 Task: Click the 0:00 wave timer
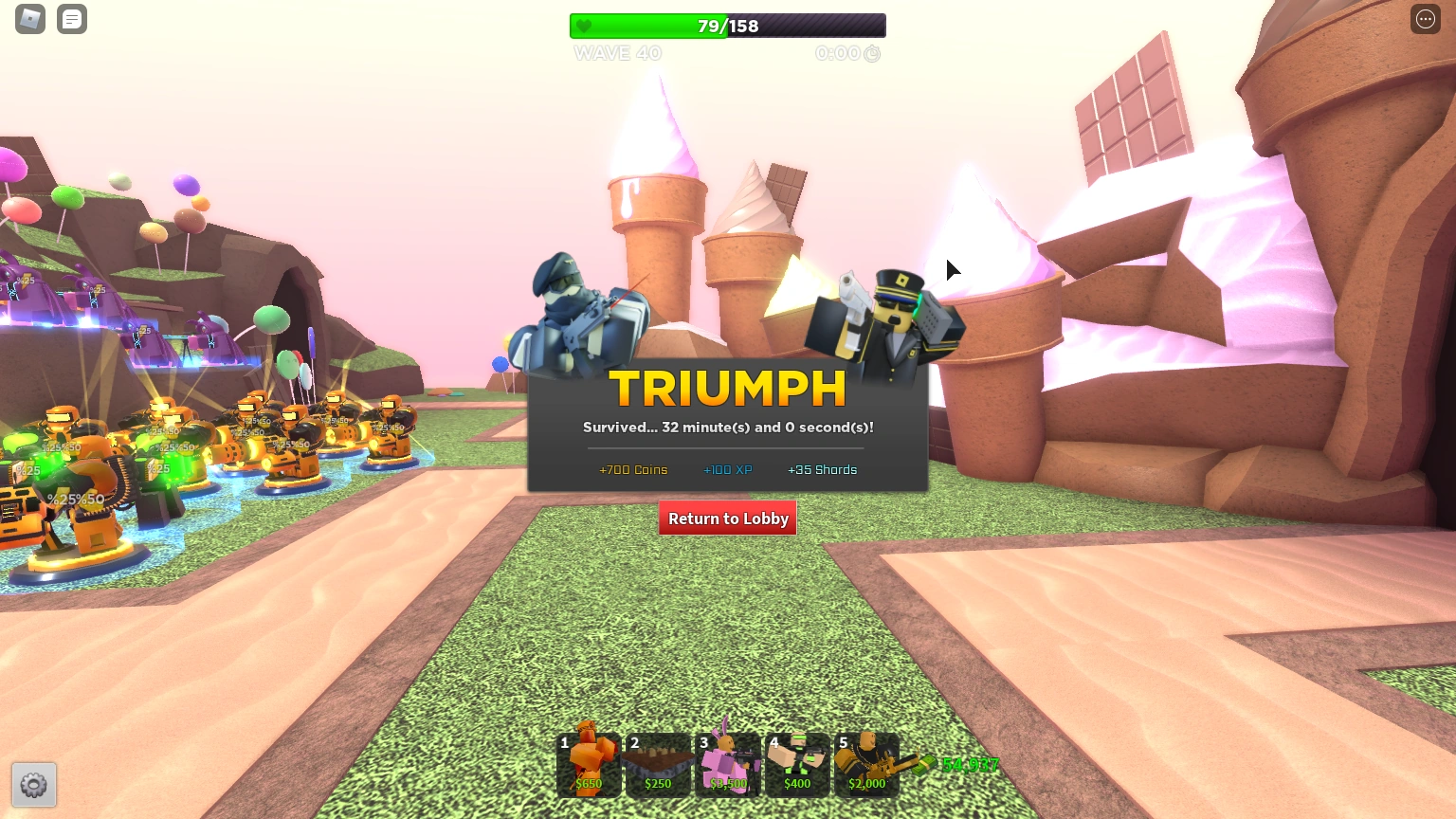[838, 53]
